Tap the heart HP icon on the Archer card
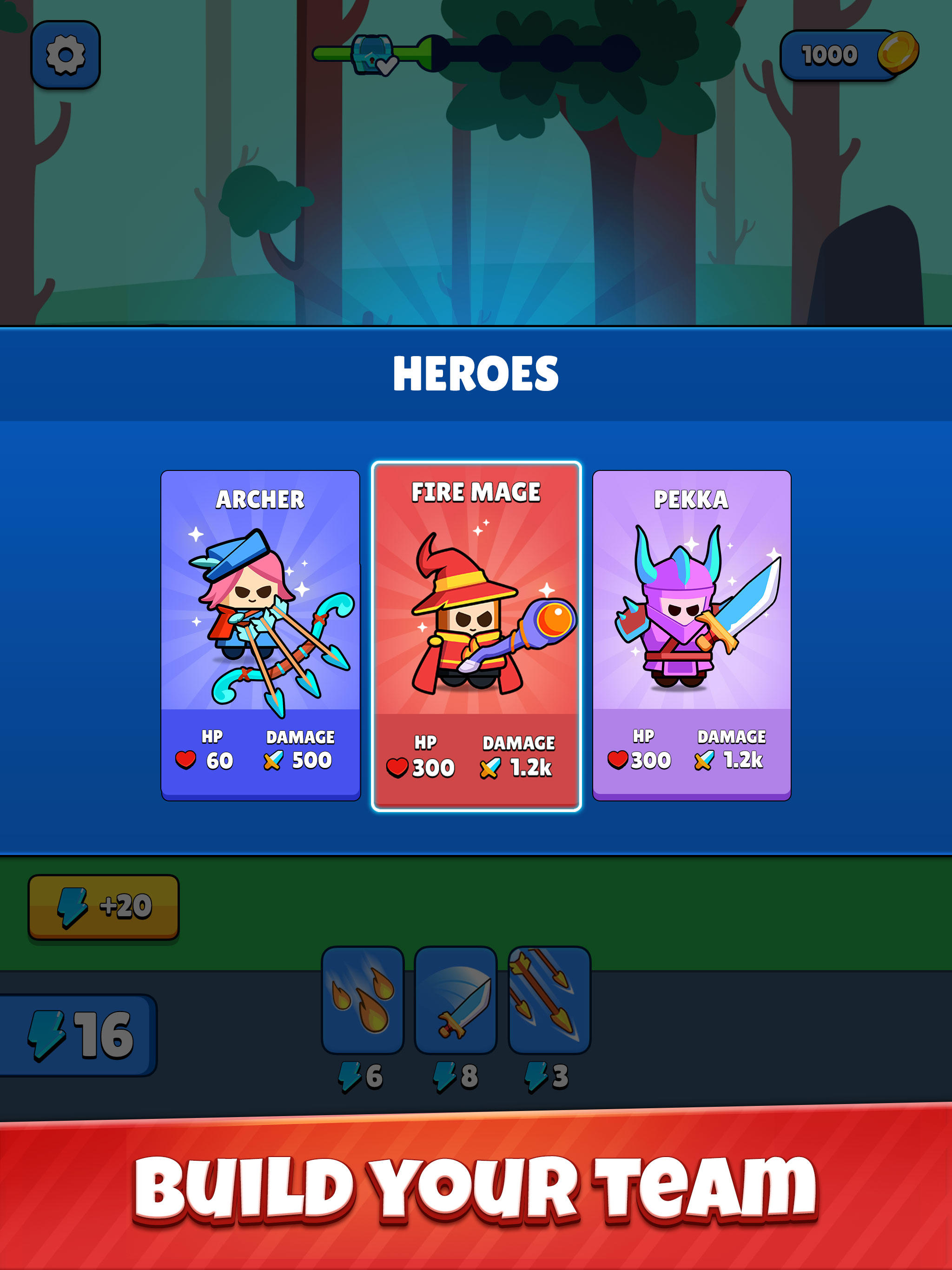The height and width of the screenshot is (1270, 952). (x=185, y=759)
